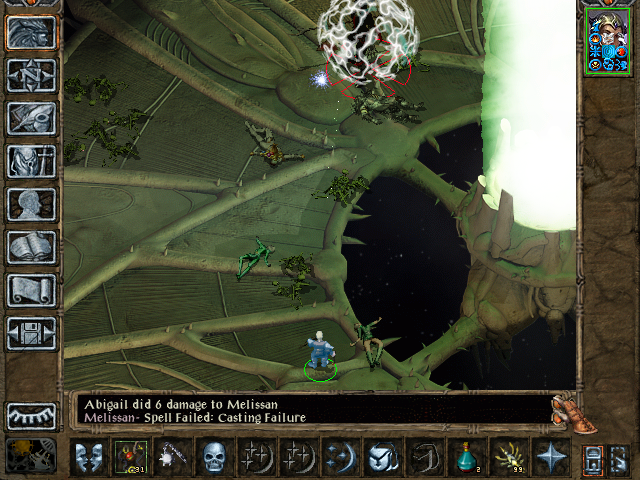The height and width of the screenshot is (480, 640).
Task: Open the mage spellbook
Action: tap(31, 247)
